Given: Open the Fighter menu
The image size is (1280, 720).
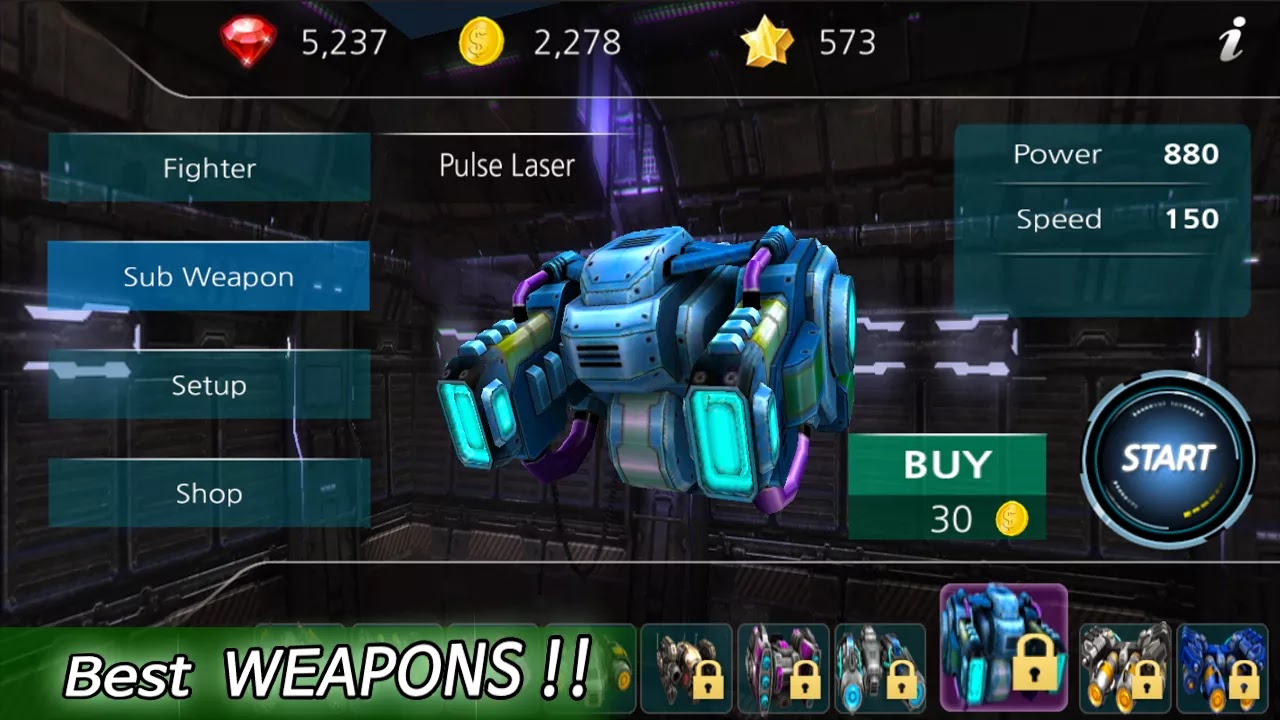Looking at the screenshot, I should [x=209, y=168].
